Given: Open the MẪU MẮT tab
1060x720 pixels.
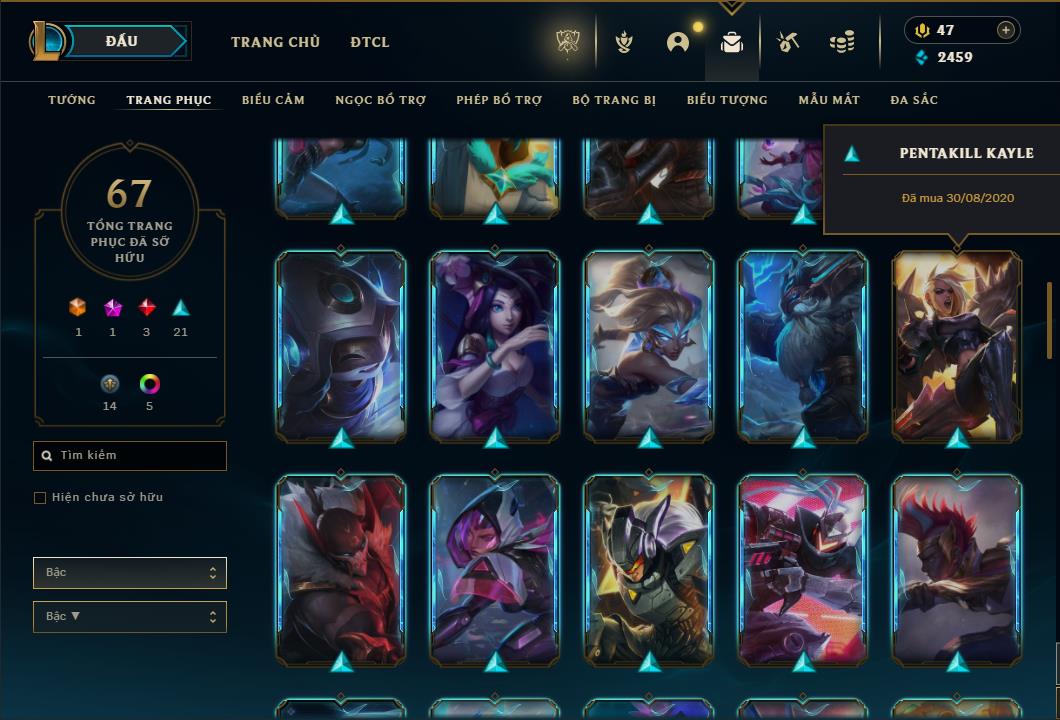Looking at the screenshot, I should (829, 100).
